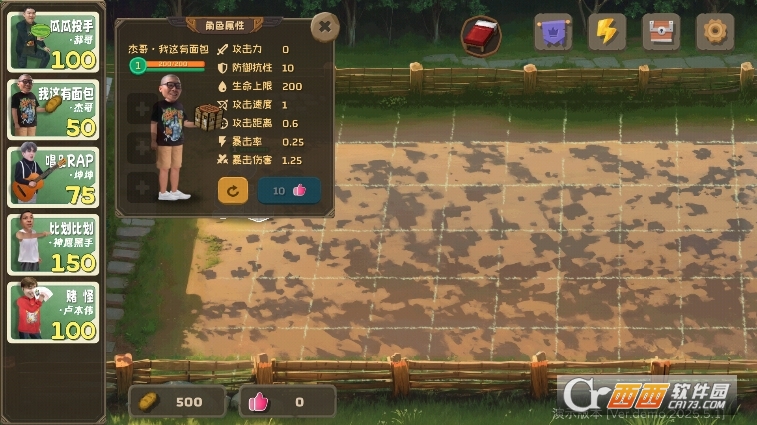Spend 10 likes with the thumbs-up button
This screenshot has height=425, width=757.
(x=289, y=190)
